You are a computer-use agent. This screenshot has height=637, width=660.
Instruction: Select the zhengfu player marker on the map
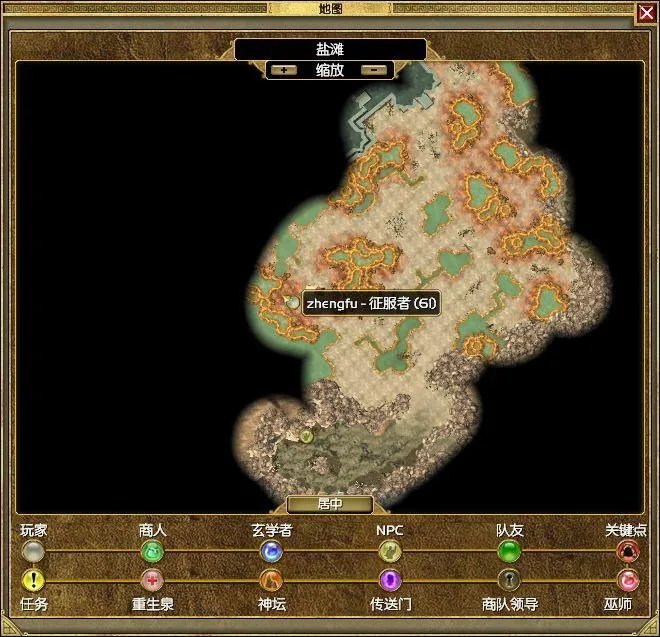(x=292, y=302)
